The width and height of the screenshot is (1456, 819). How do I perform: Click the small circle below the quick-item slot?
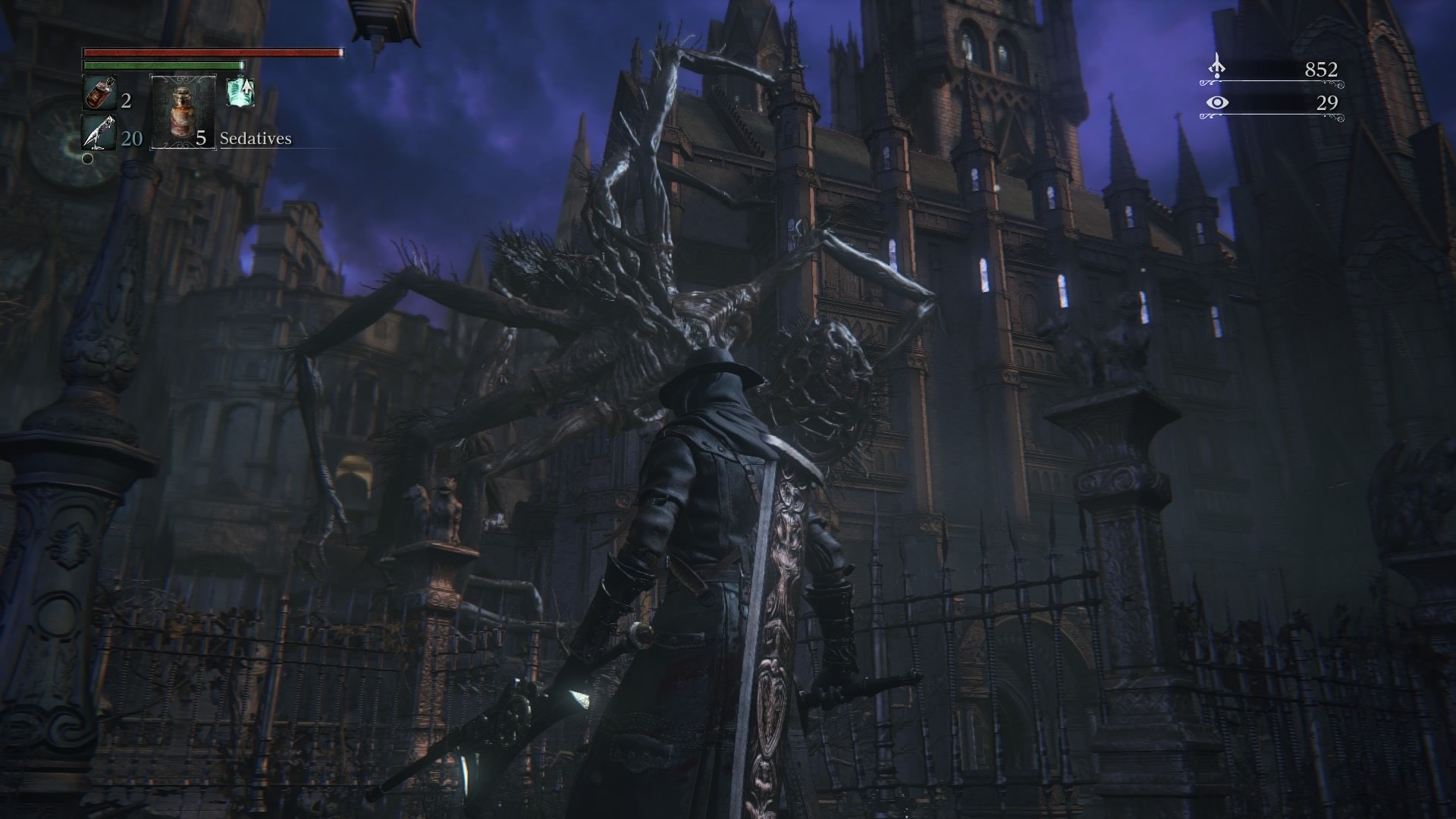pyautogui.click(x=88, y=159)
